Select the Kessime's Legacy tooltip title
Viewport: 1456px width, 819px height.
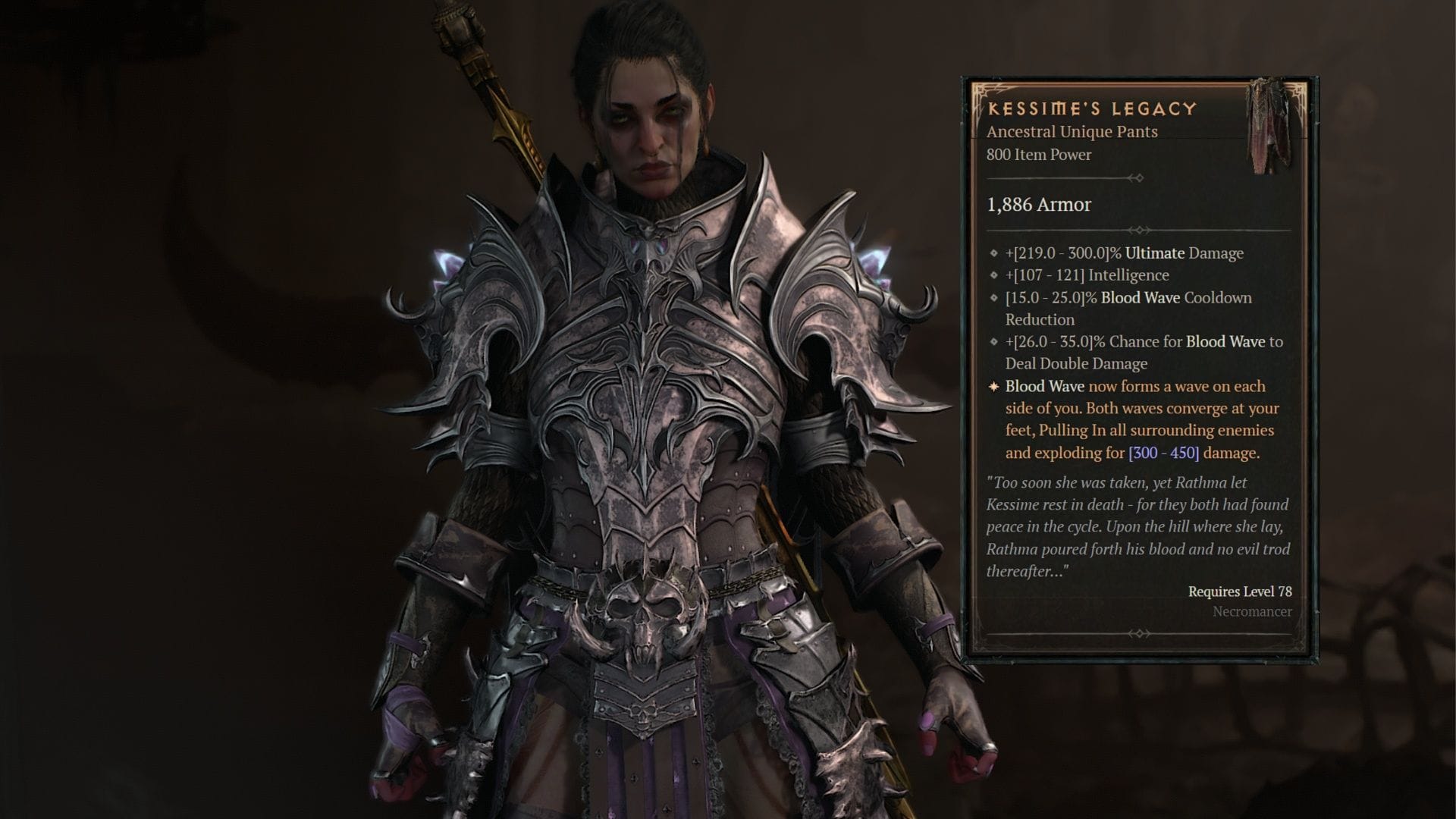click(1090, 109)
